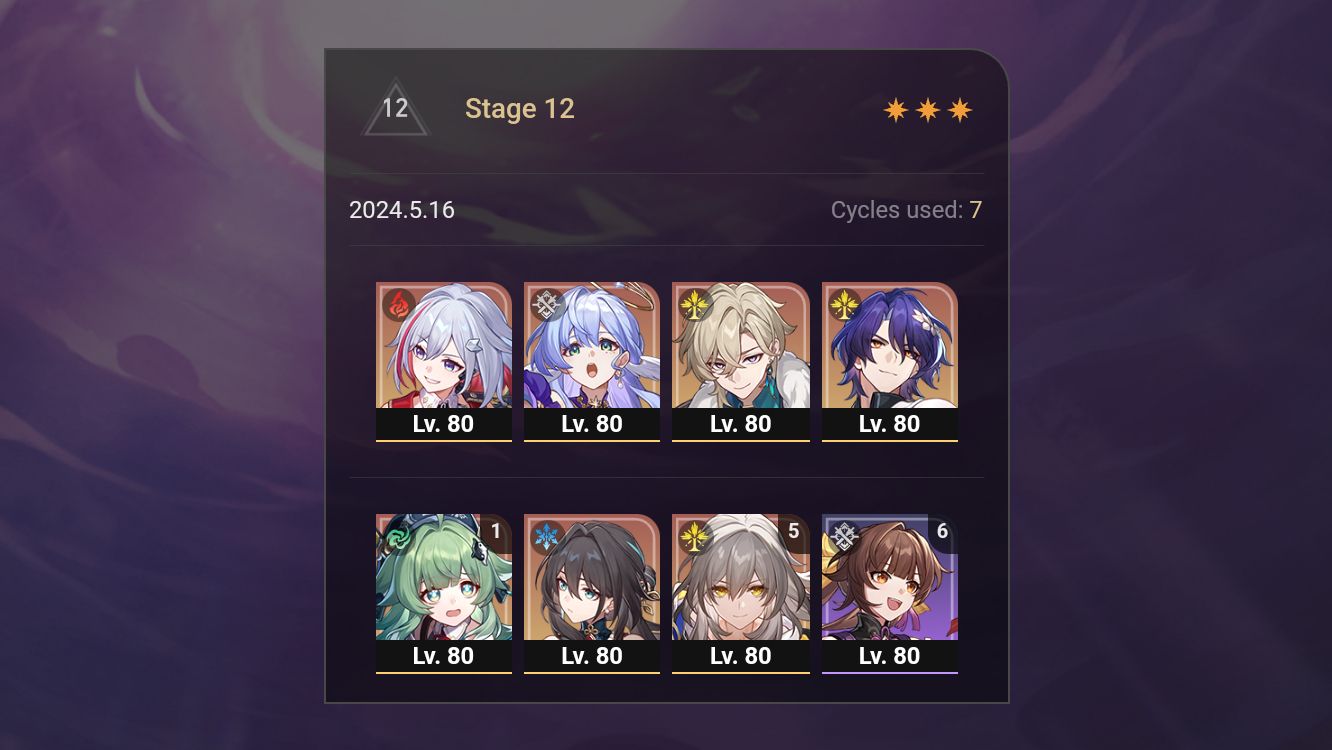The width and height of the screenshot is (1332, 750).
Task: Click the third star rating icon
Action: pos(959,109)
